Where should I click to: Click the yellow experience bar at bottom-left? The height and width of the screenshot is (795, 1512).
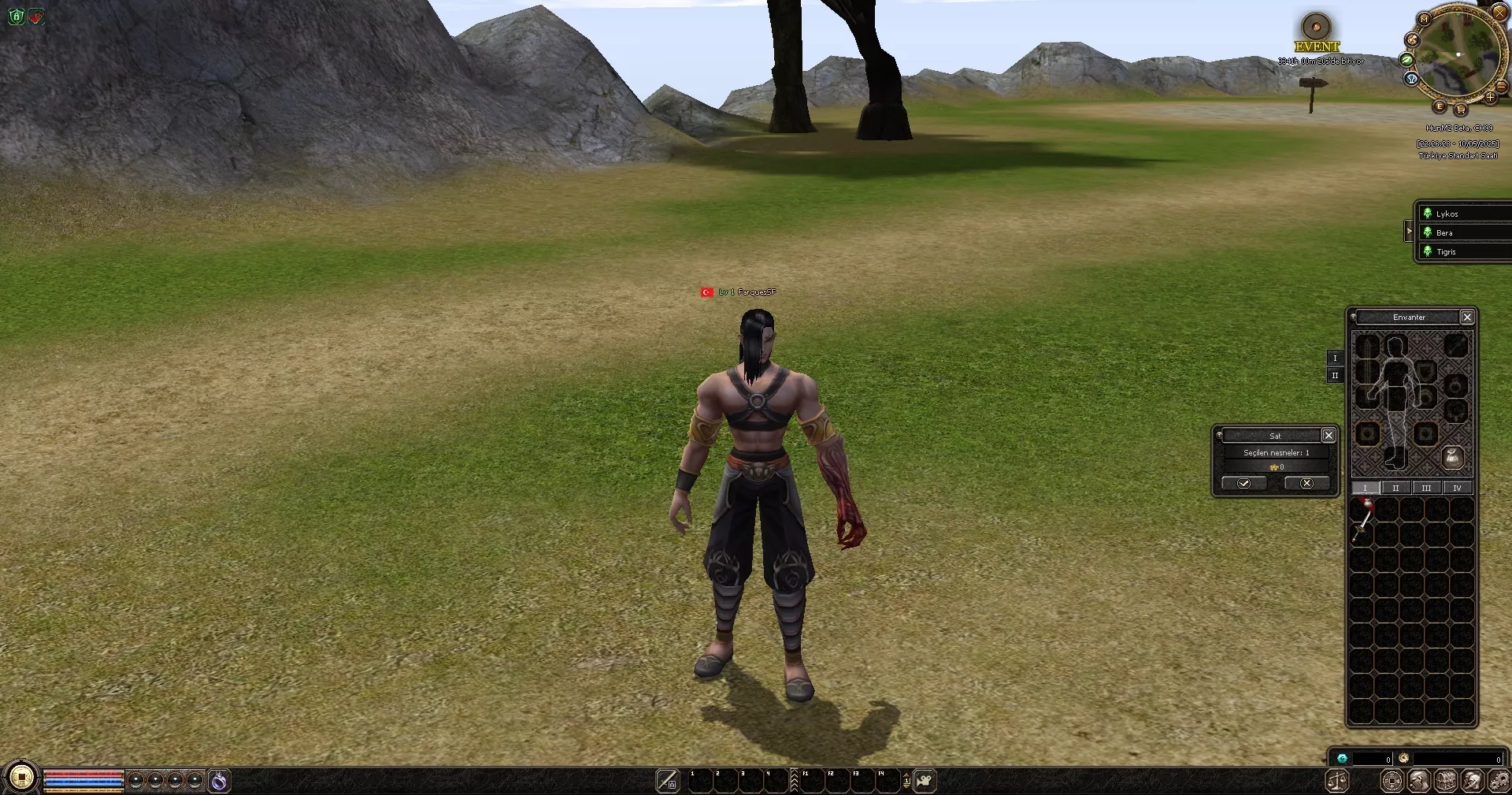pos(83,789)
